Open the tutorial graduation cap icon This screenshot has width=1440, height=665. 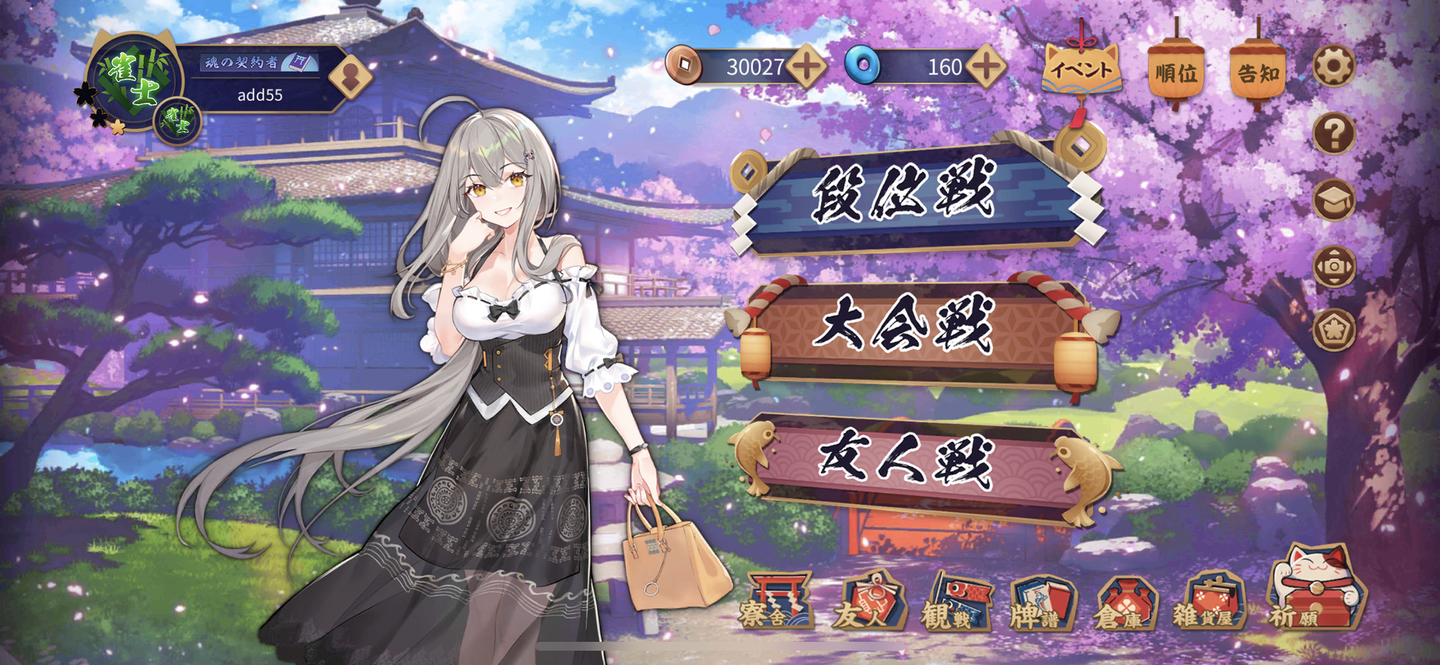point(1334,200)
